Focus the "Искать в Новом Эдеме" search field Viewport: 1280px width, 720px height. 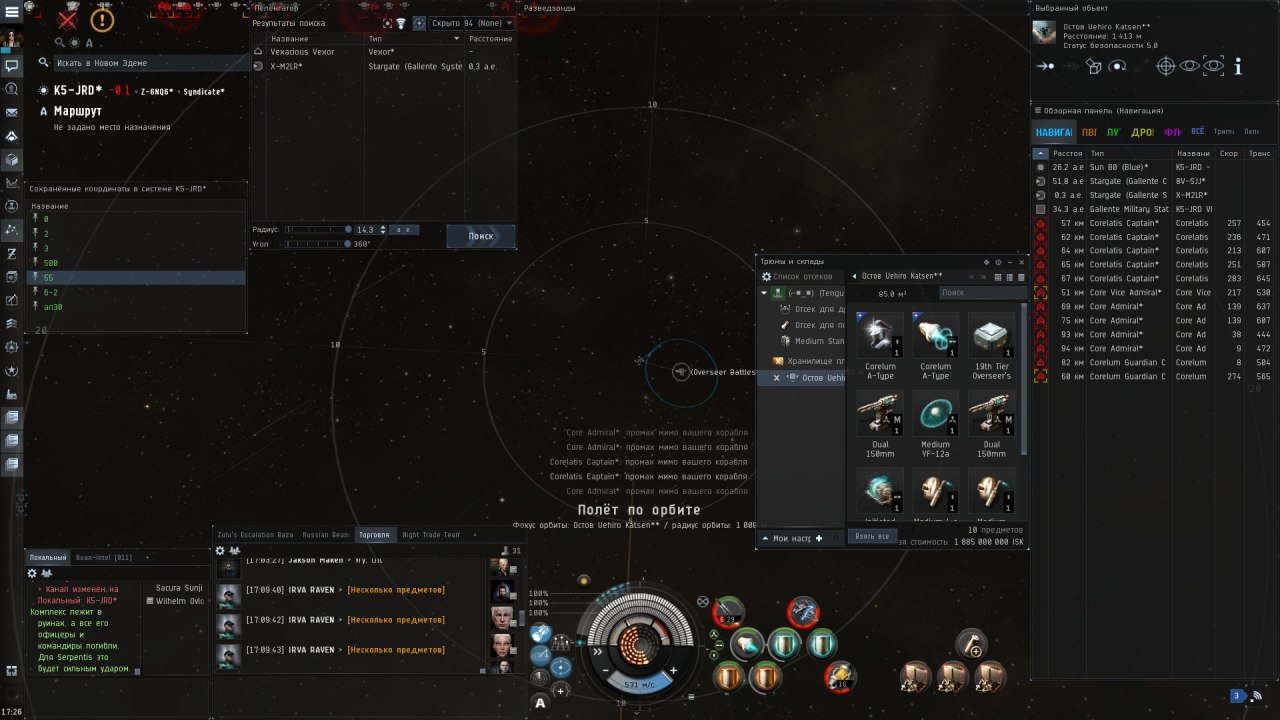[140, 63]
